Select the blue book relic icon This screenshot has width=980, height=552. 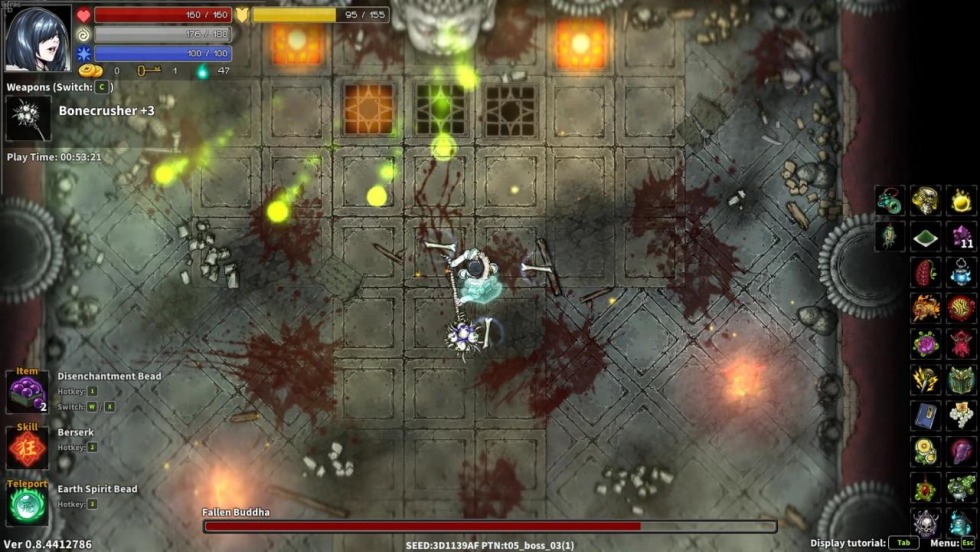click(925, 415)
